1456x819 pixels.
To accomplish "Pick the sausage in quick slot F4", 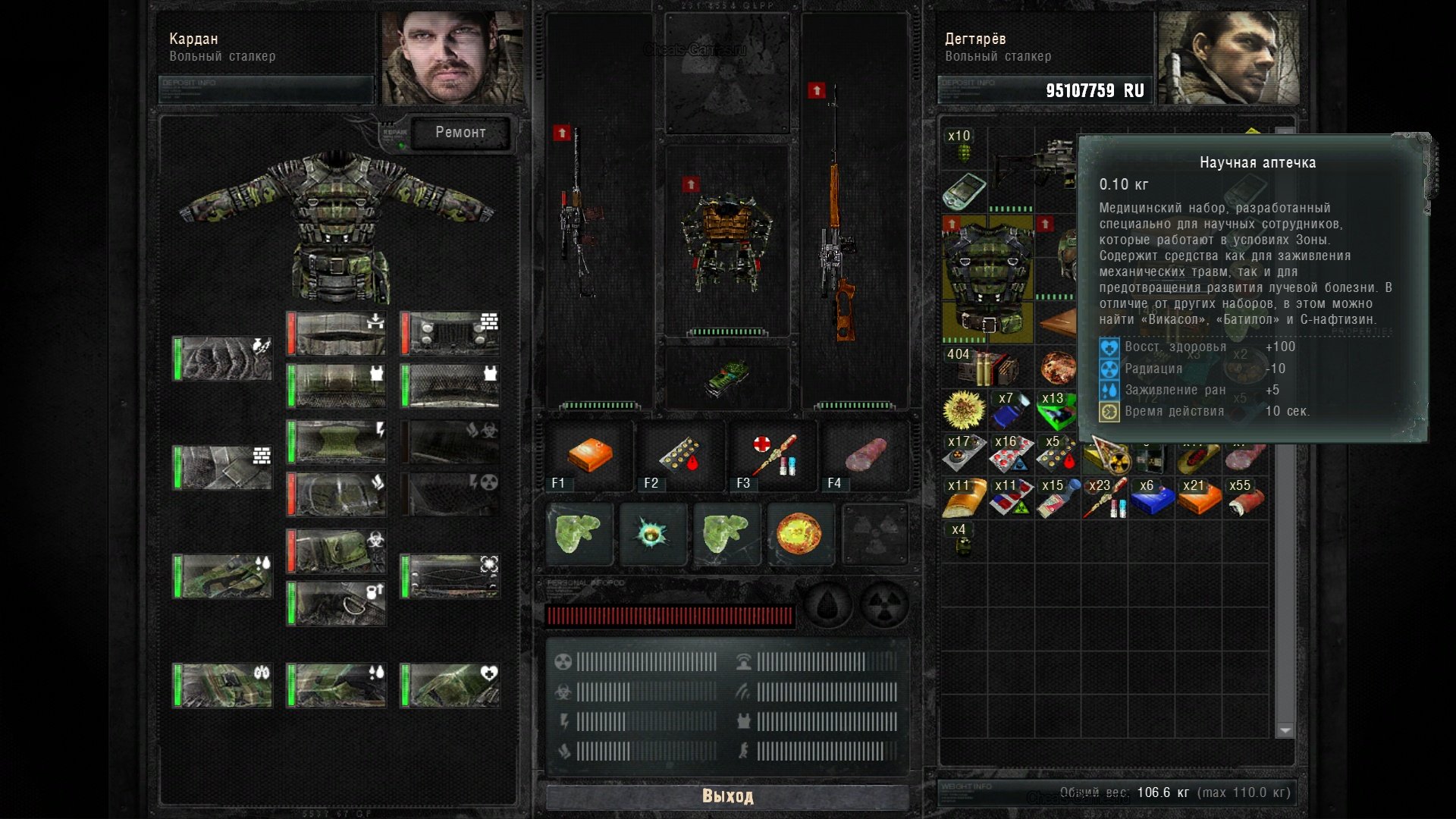I will [x=865, y=455].
